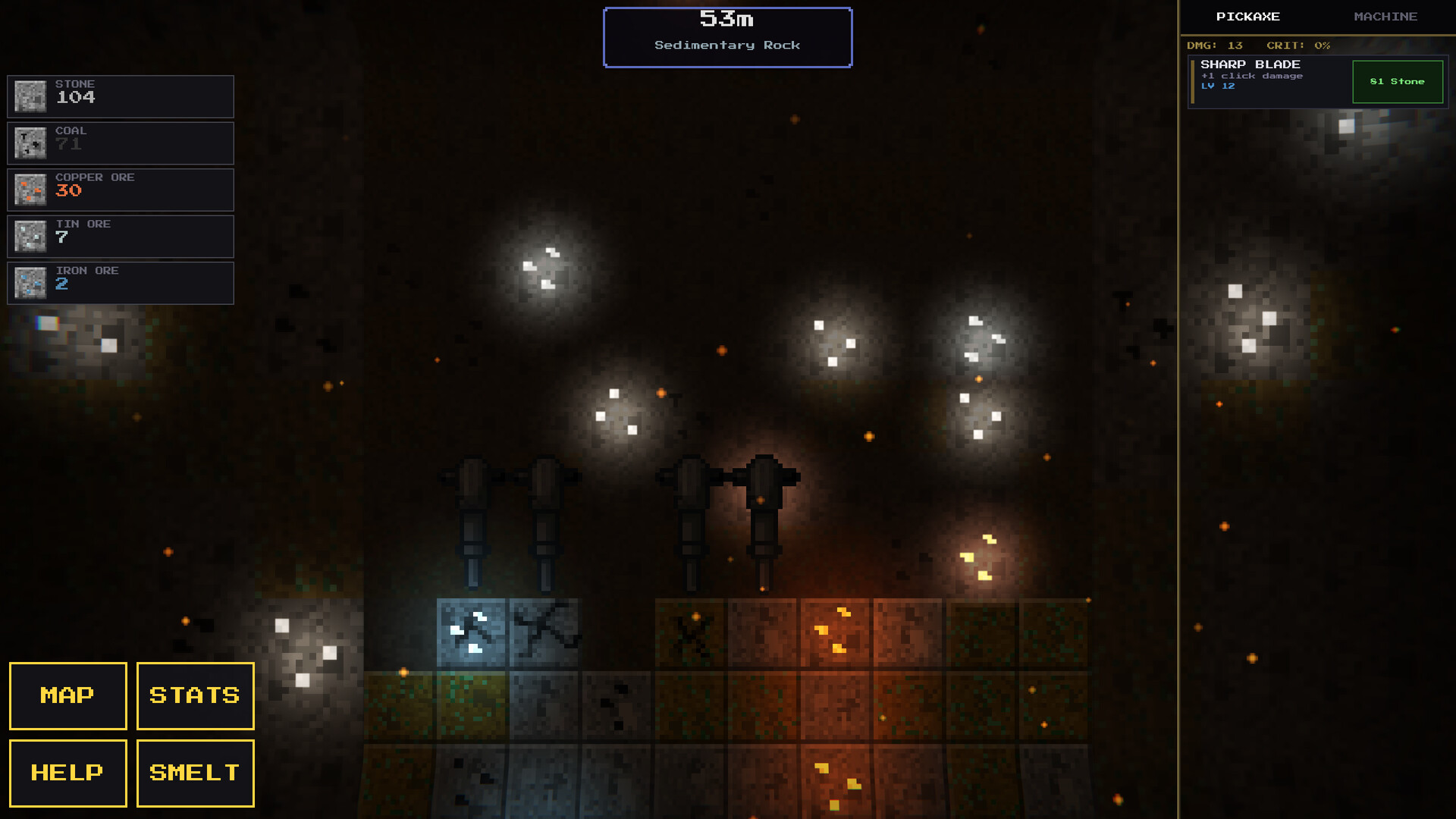Select the Copper Ore icon

click(30, 190)
